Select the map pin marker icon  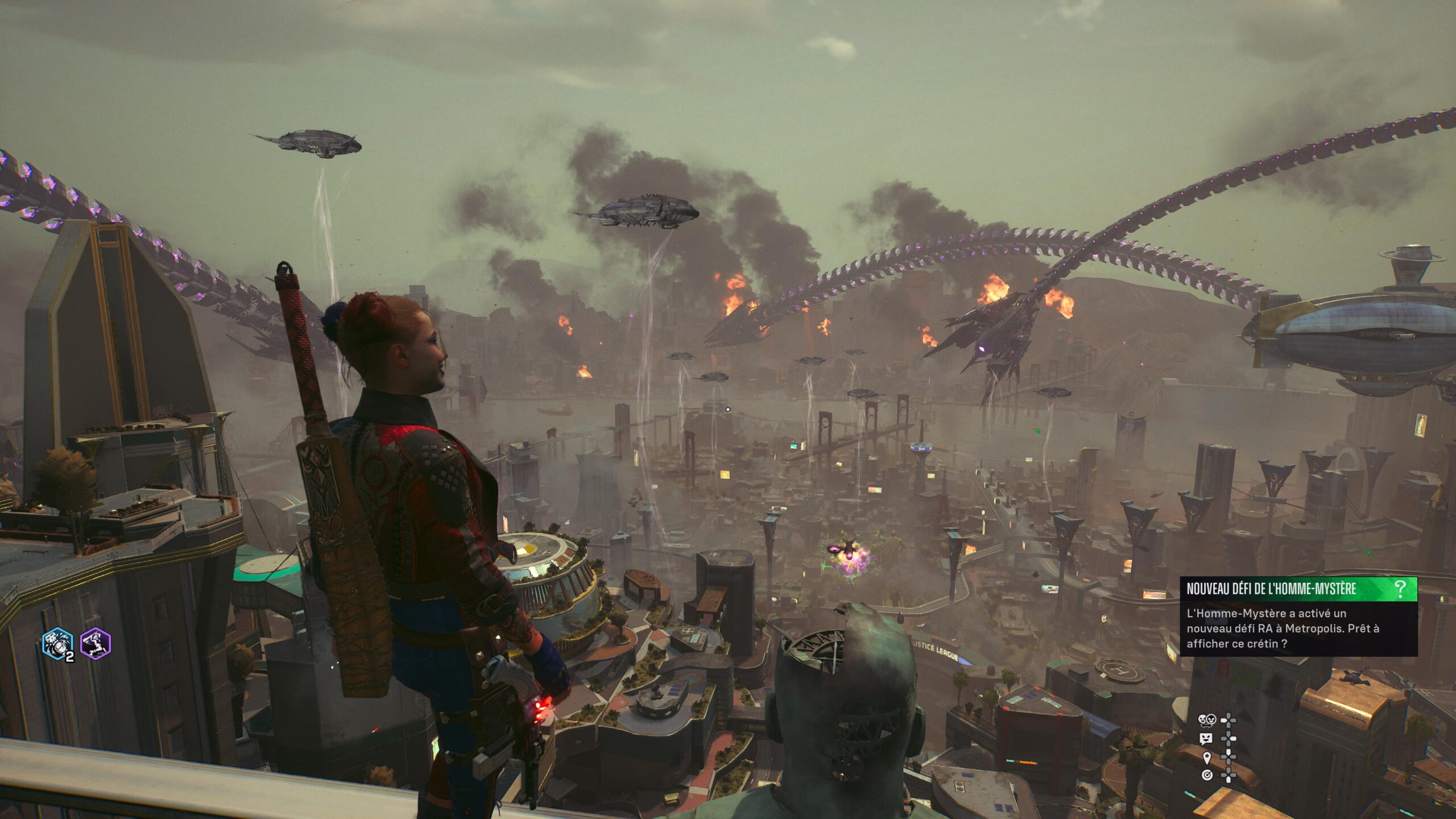(x=1207, y=757)
